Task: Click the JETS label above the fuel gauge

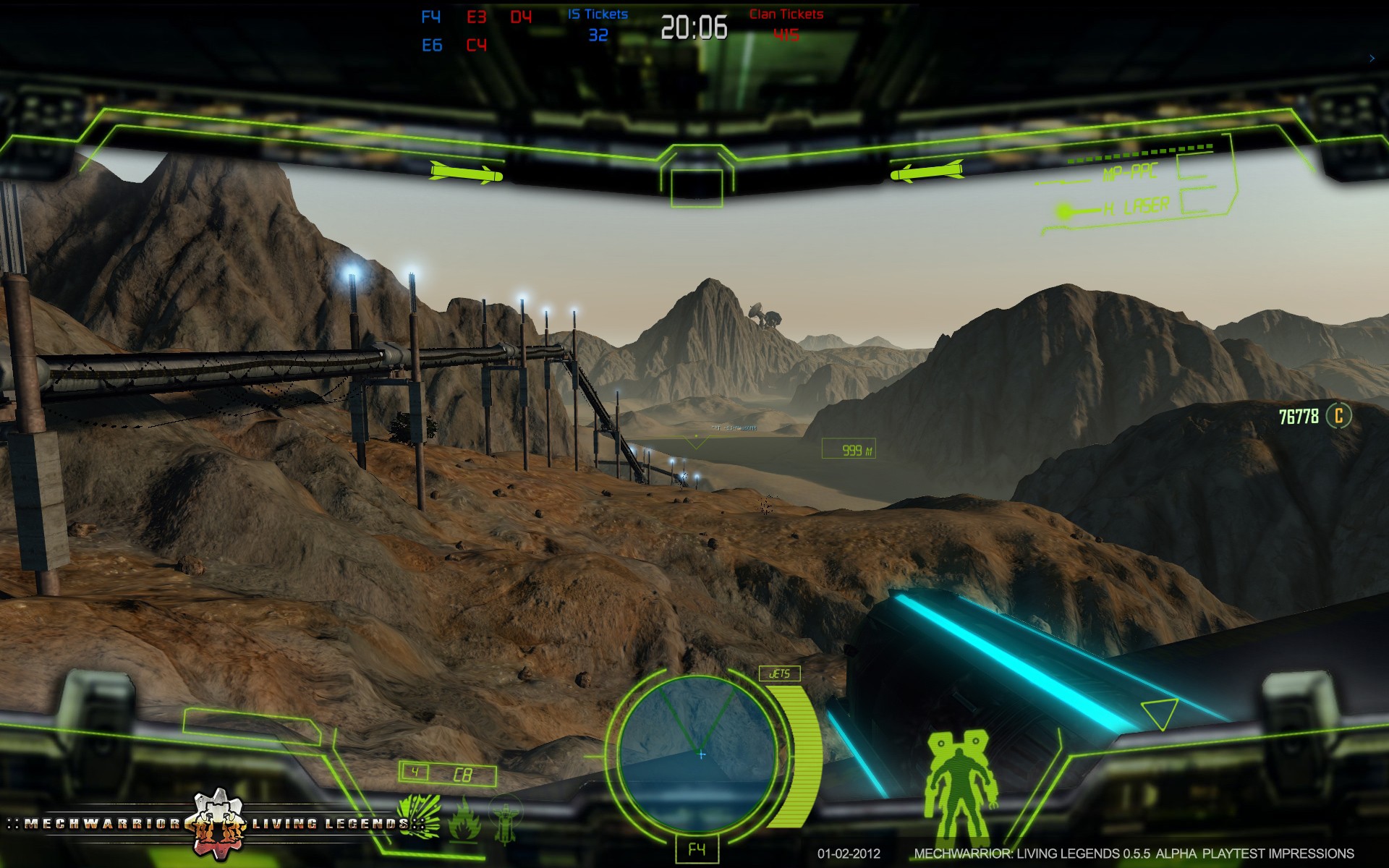Action: coord(779,673)
